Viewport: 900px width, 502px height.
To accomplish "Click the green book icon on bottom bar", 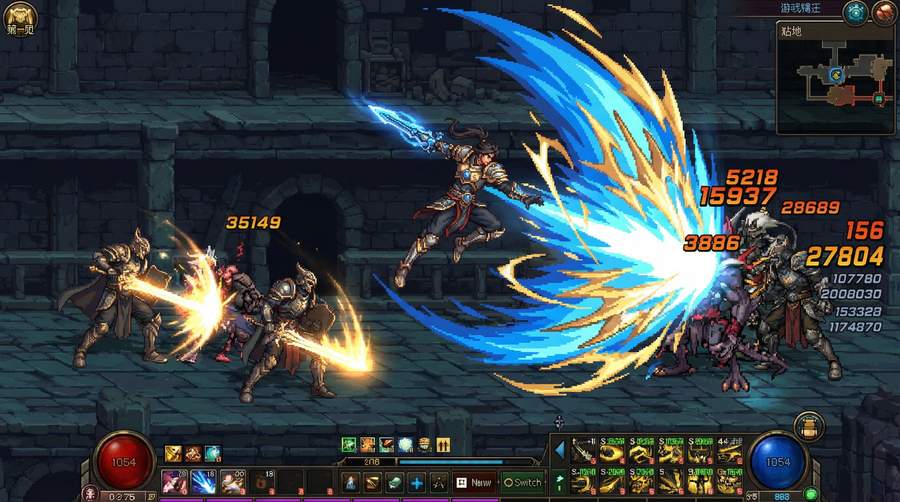I will tap(394, 482).
